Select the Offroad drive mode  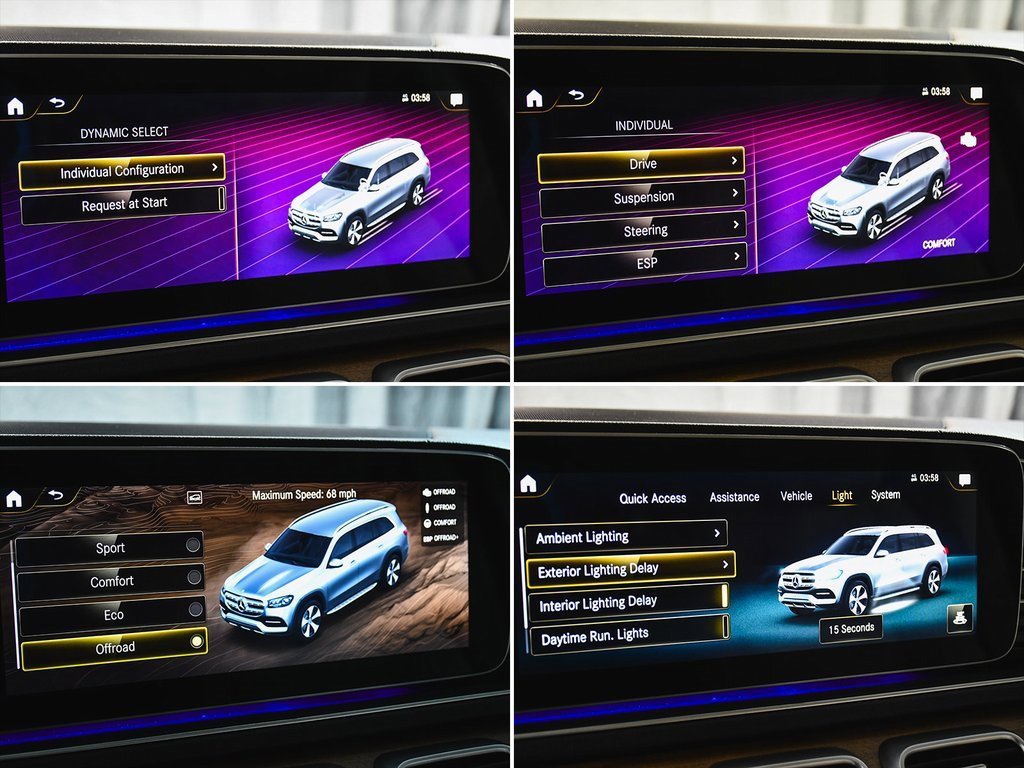pos(114,647)
